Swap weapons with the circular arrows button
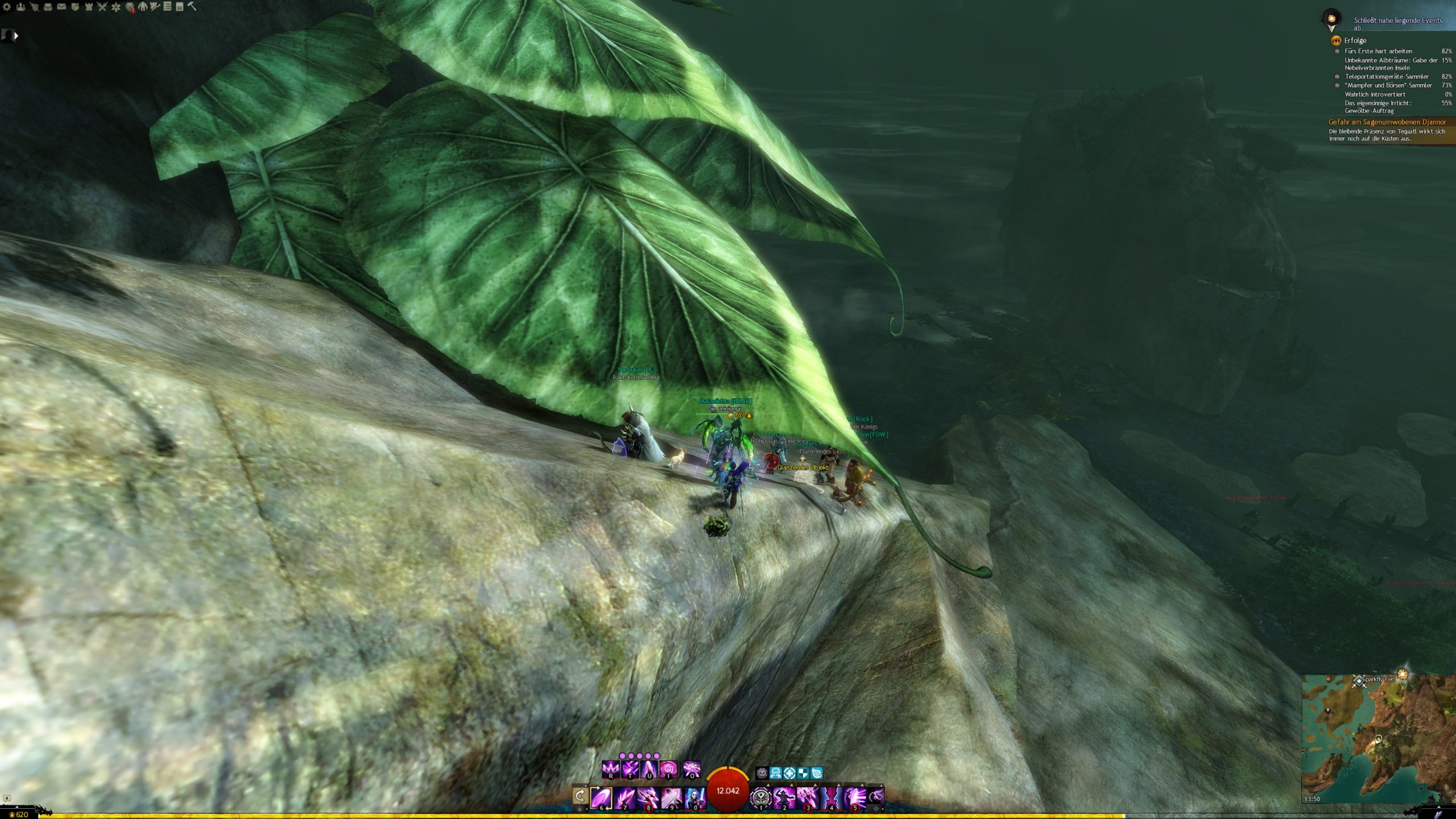Screen dimensions: 1456x819 (580, 796)
